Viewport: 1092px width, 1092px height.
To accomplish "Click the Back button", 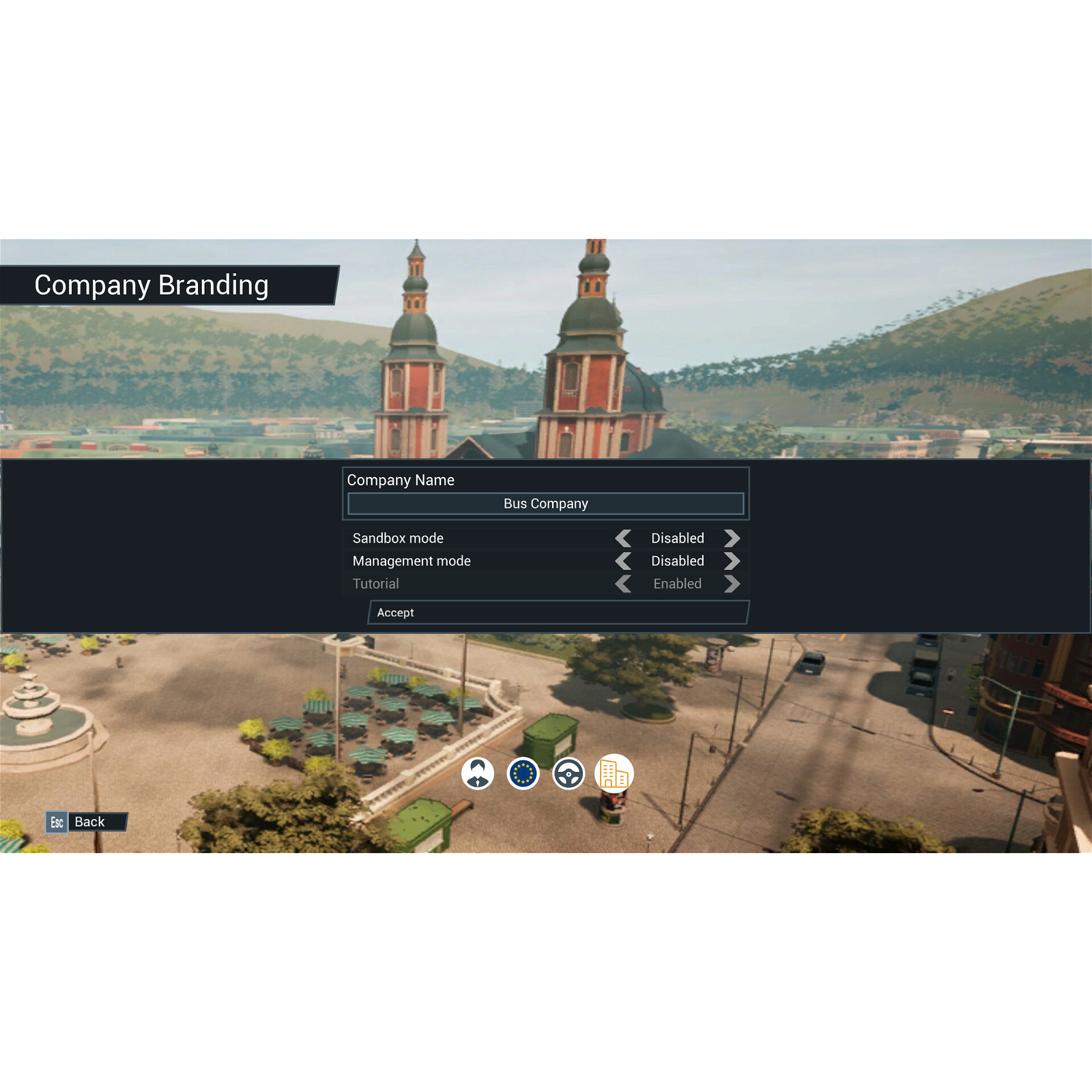I will (90, 822).
